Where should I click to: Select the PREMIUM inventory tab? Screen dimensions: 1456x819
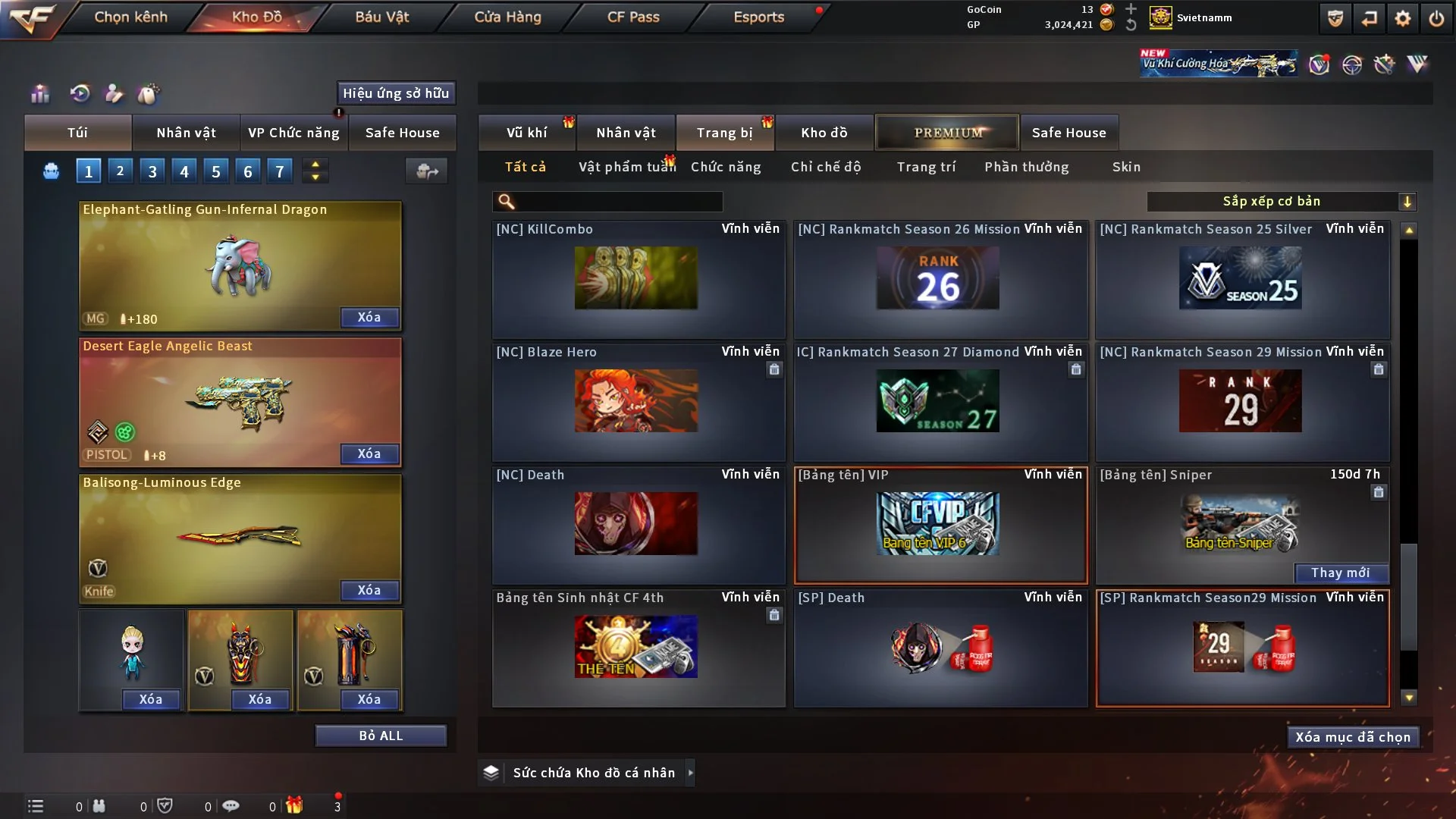(948, 133)
